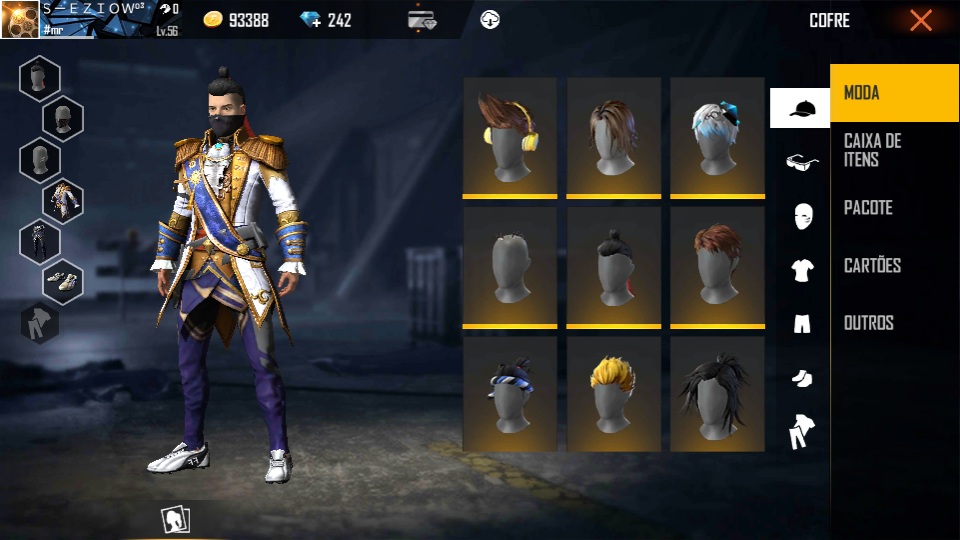Open the CARTÕES tab
This screenshot has height=540, width=960.
(894, 265)
